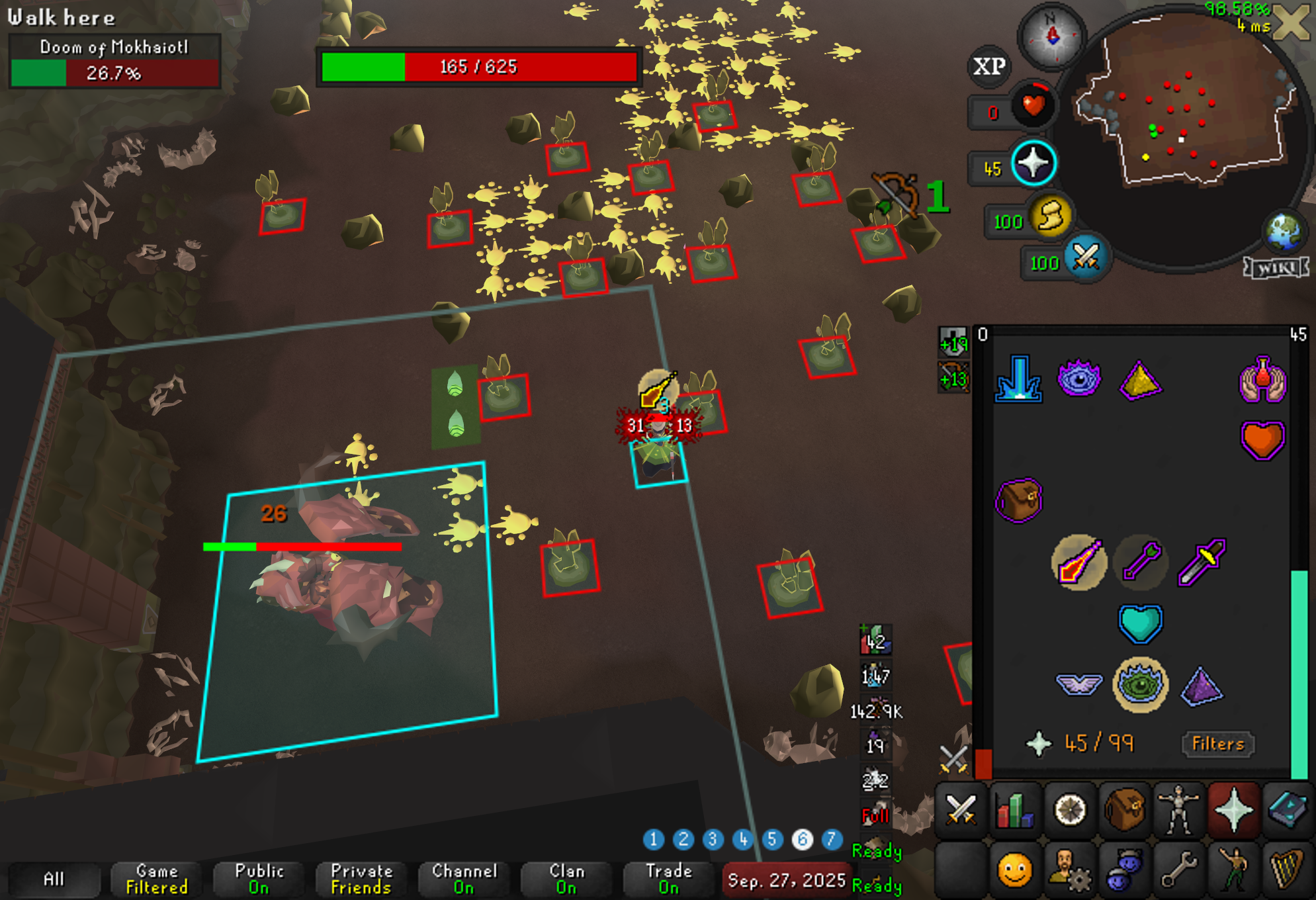Click the compass to face north
This screenshot has height=900, width=1316.
pos(1052,36)
